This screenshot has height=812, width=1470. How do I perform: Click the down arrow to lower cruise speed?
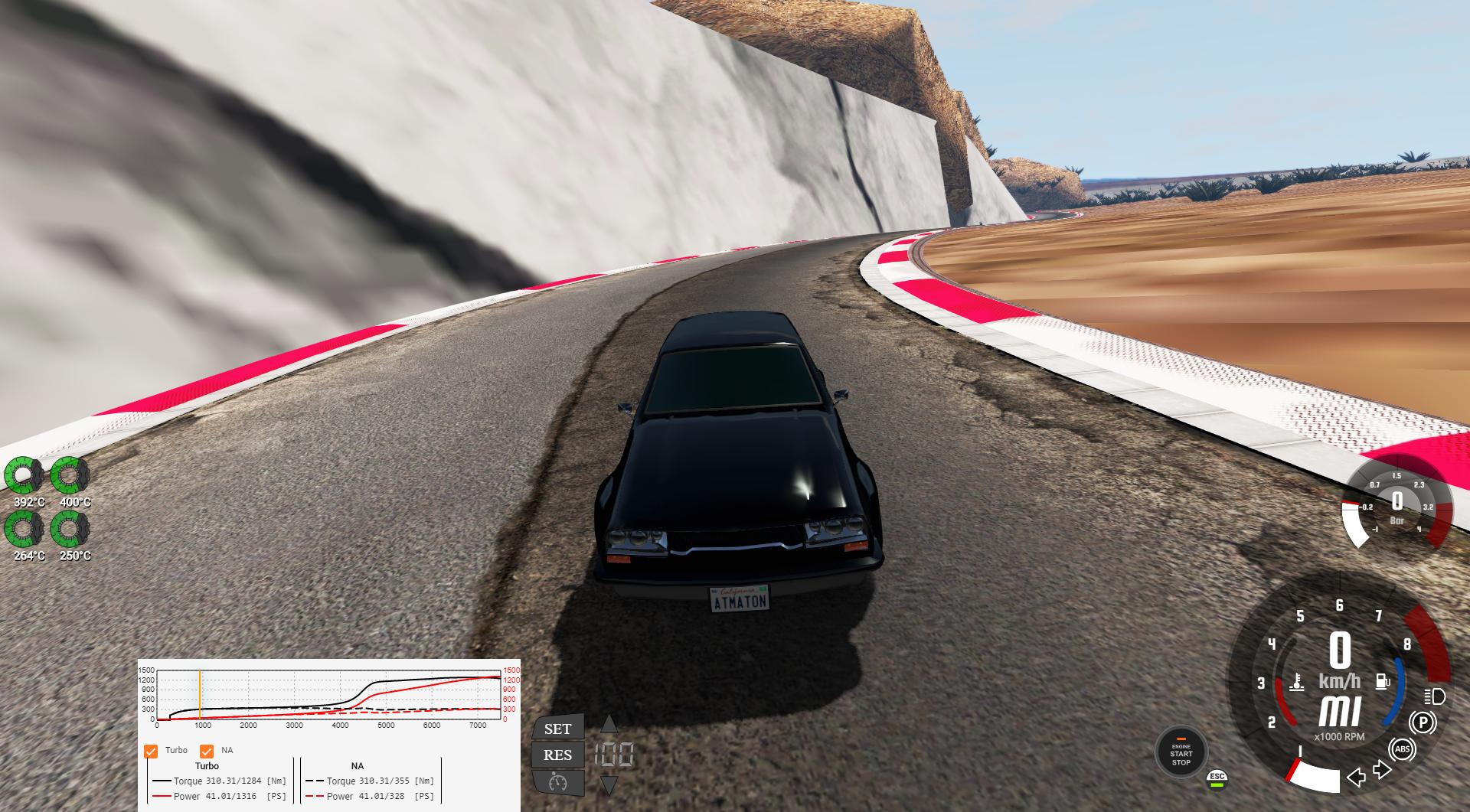pos(609,785)
